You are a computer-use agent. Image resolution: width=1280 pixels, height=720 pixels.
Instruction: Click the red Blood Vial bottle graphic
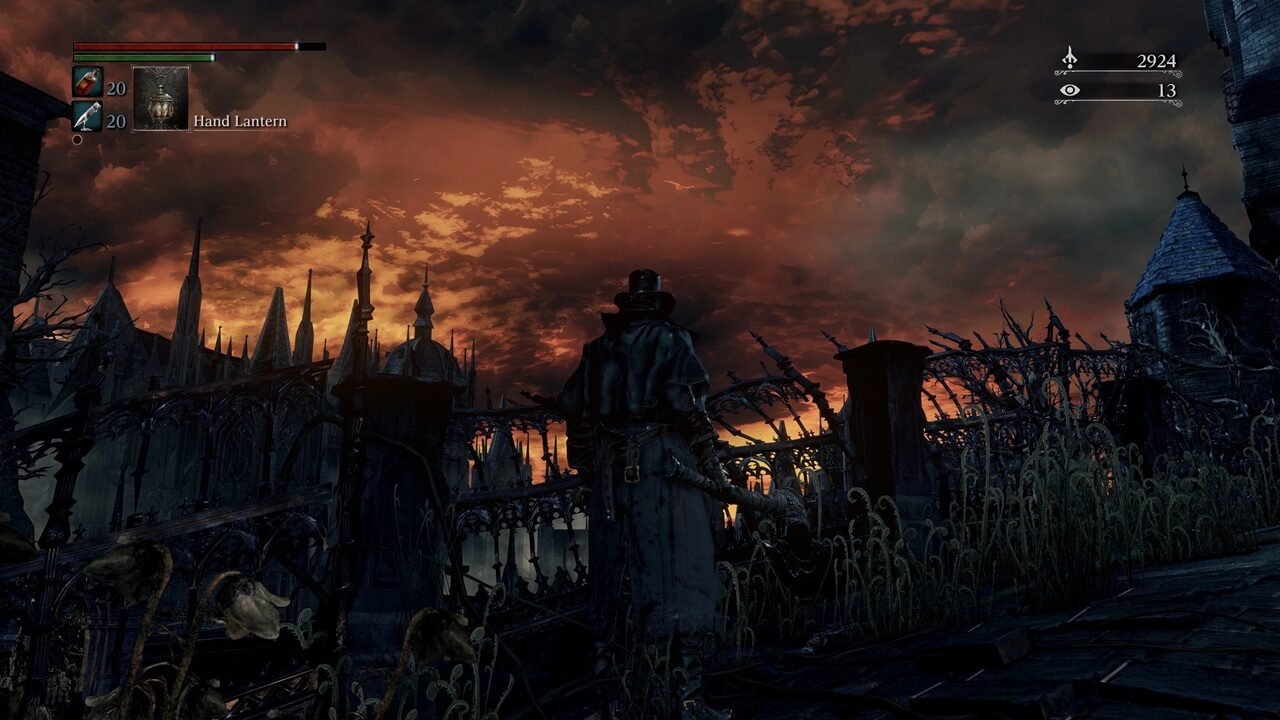pos(85,85)
